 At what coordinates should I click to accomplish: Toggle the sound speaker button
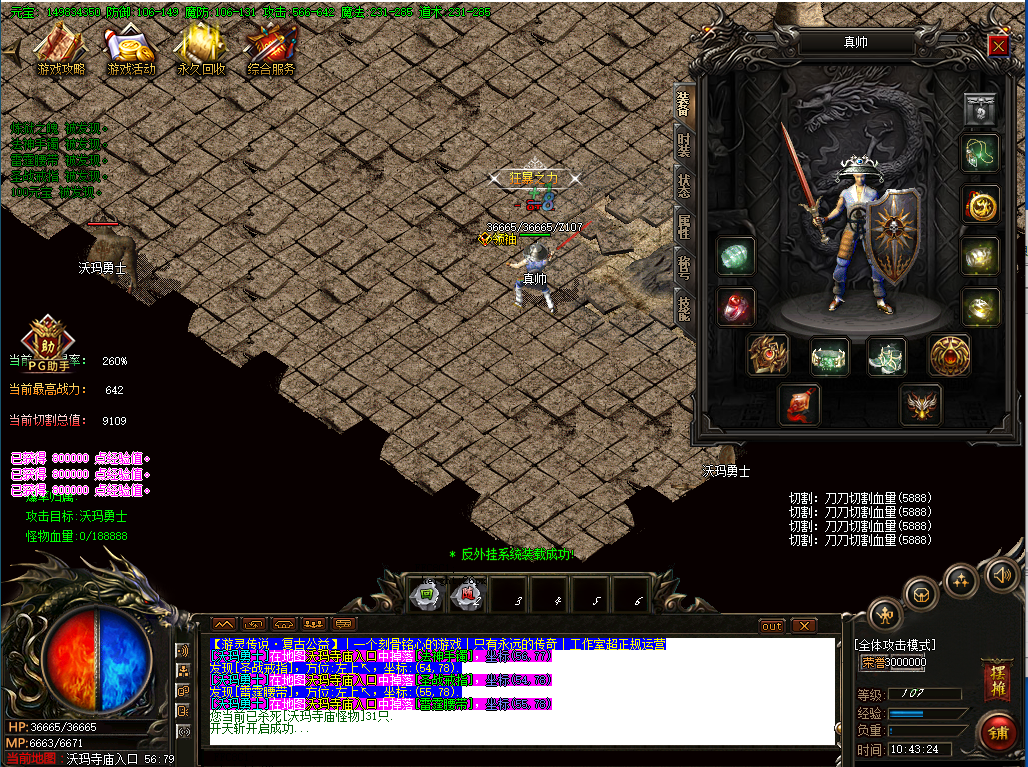click(x=1000, y=574)
